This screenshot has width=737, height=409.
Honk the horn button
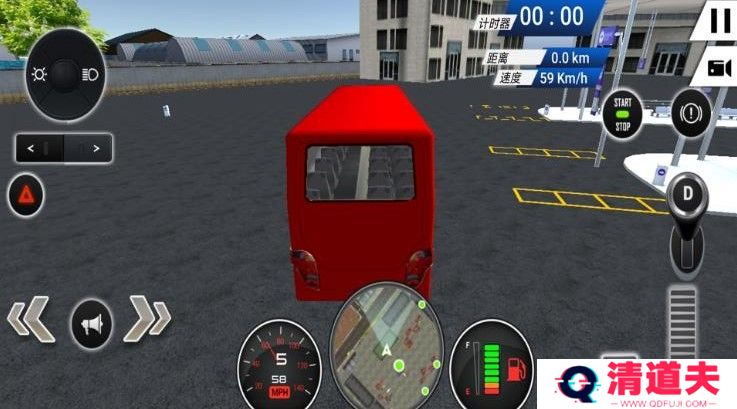pos(92,323)
